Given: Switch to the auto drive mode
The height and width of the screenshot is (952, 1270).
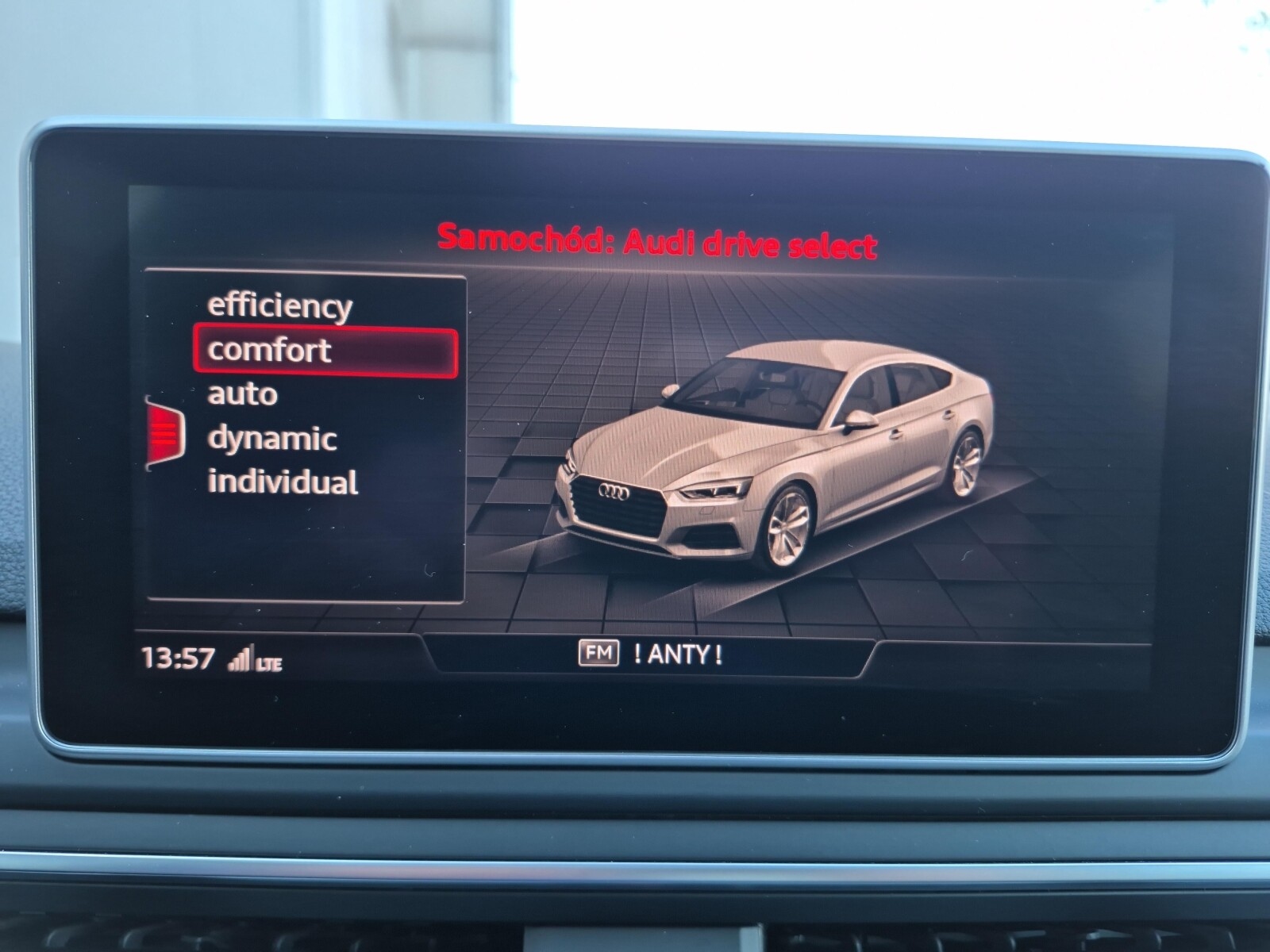Looking at the screenshot, I should point(242,393).
